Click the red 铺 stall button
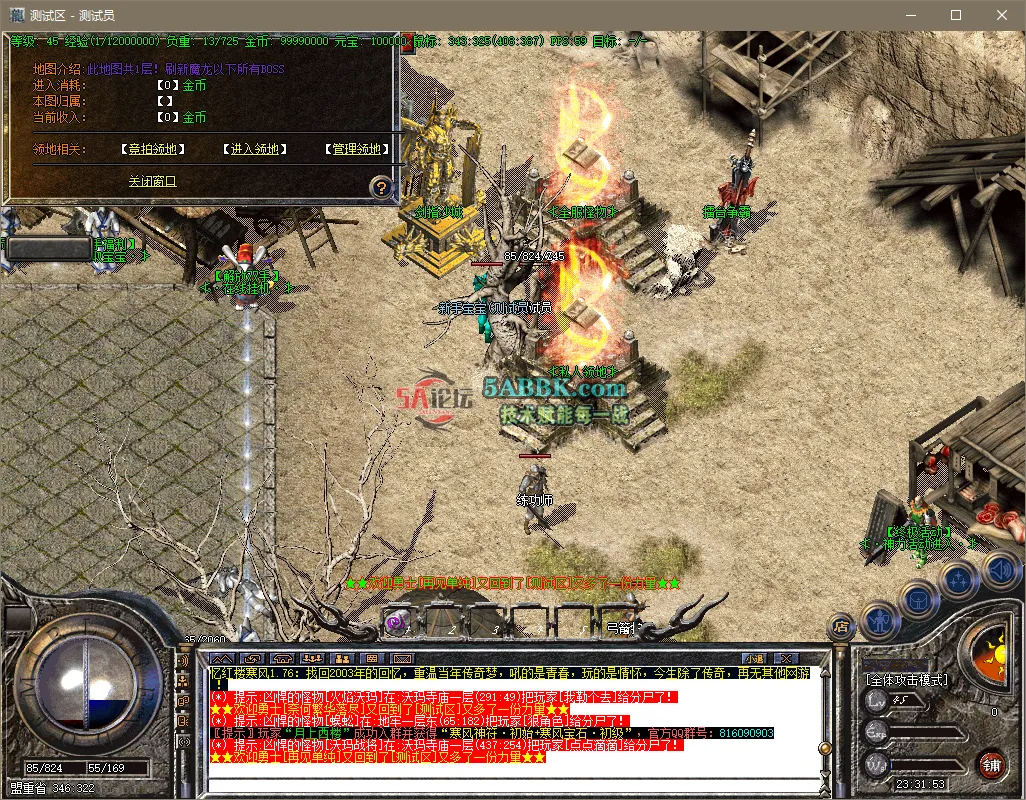 992,766
